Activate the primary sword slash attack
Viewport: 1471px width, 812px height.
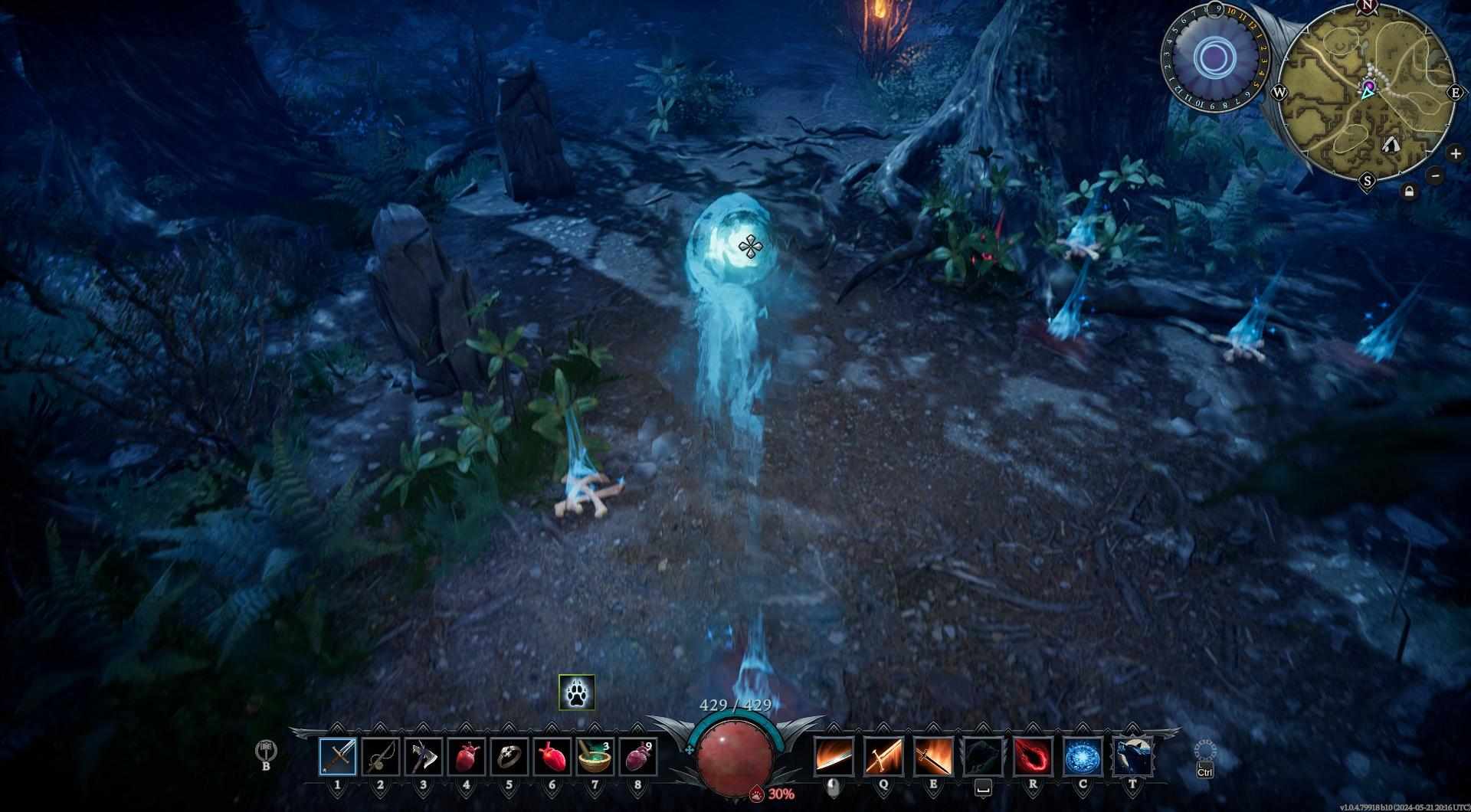pos(833,756)
